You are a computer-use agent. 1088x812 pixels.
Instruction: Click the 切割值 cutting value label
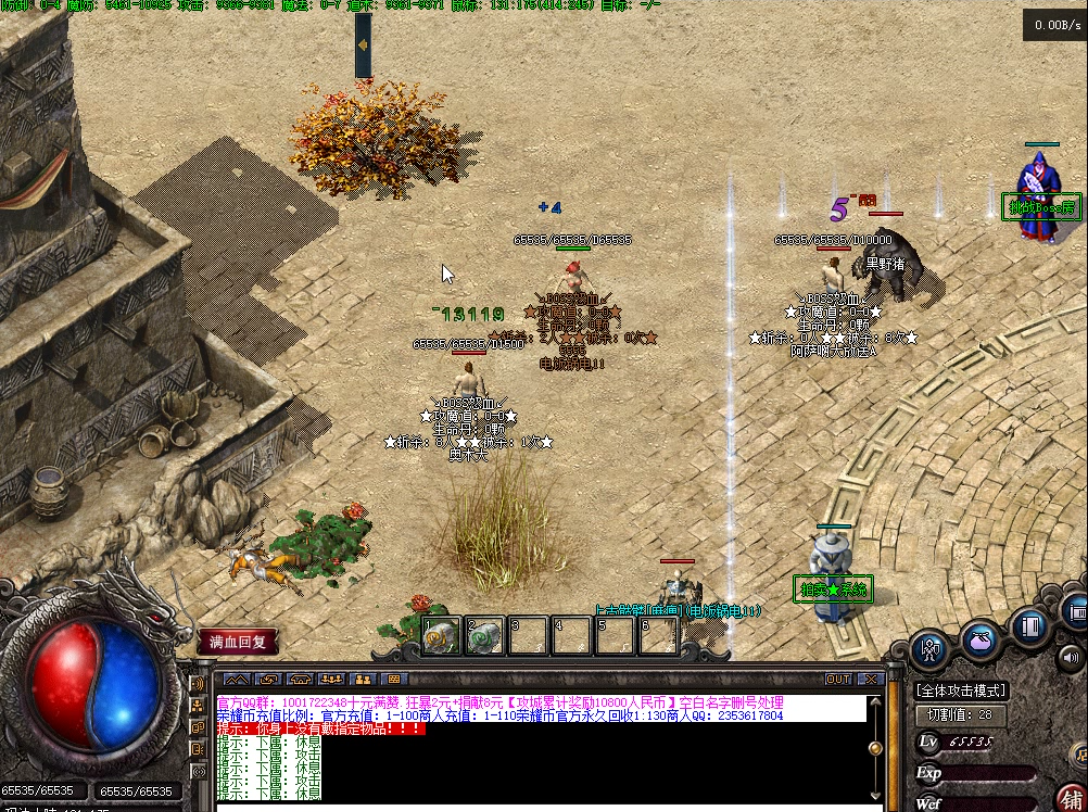(x=961, y=715)
